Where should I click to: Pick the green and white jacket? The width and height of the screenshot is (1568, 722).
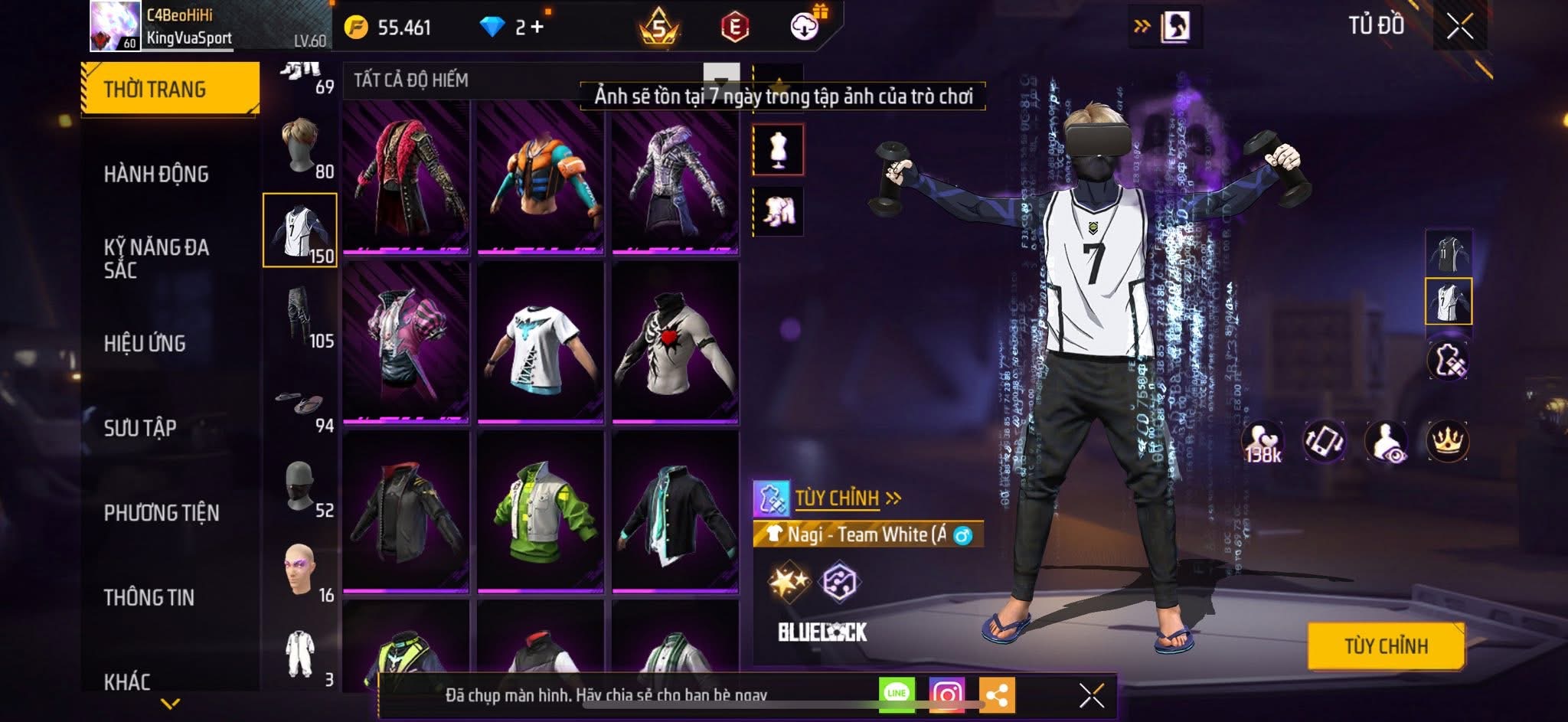(541, 511)
